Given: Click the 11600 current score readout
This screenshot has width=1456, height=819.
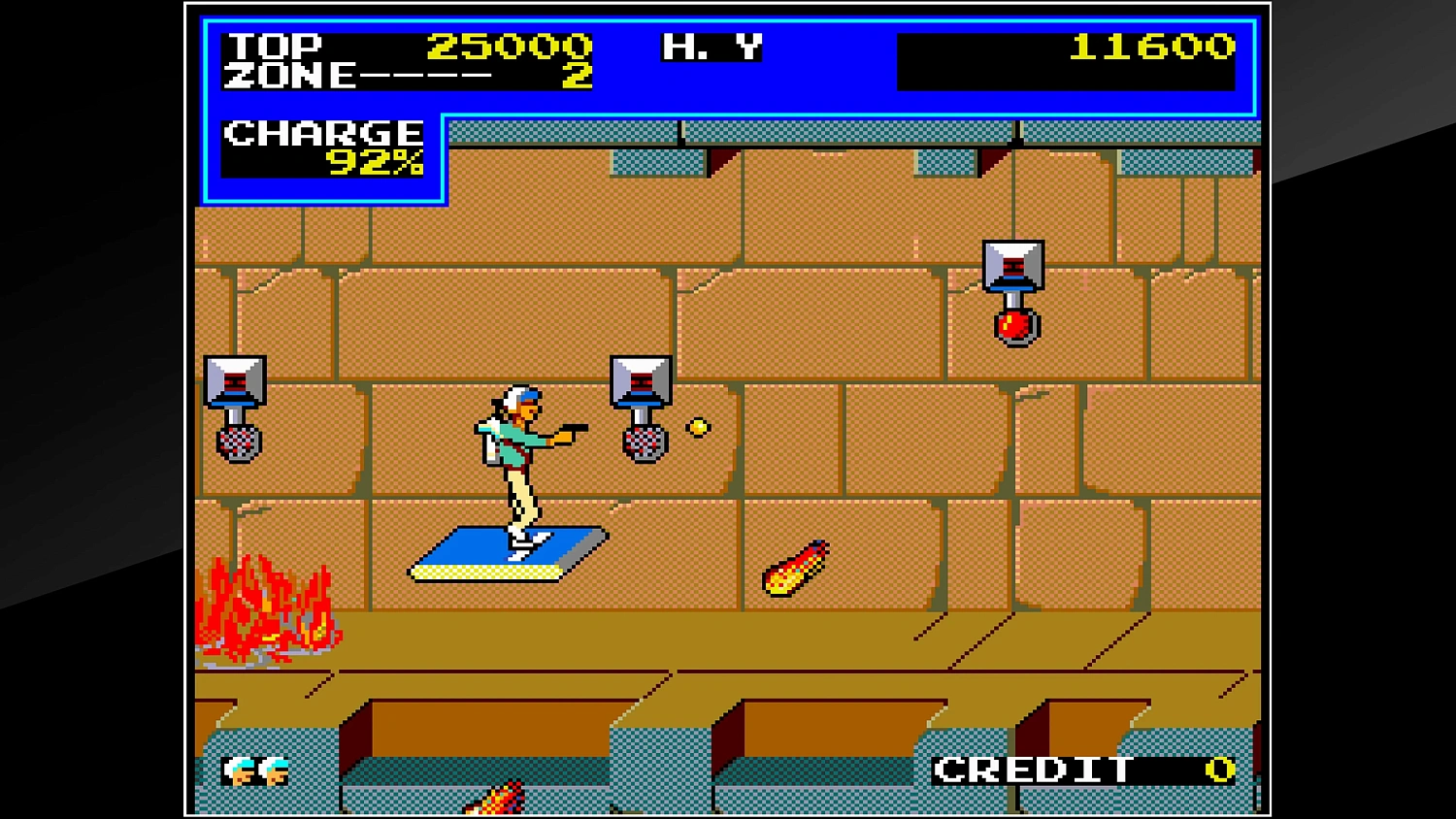Looking at the screenshot, I should [1155, 47].
